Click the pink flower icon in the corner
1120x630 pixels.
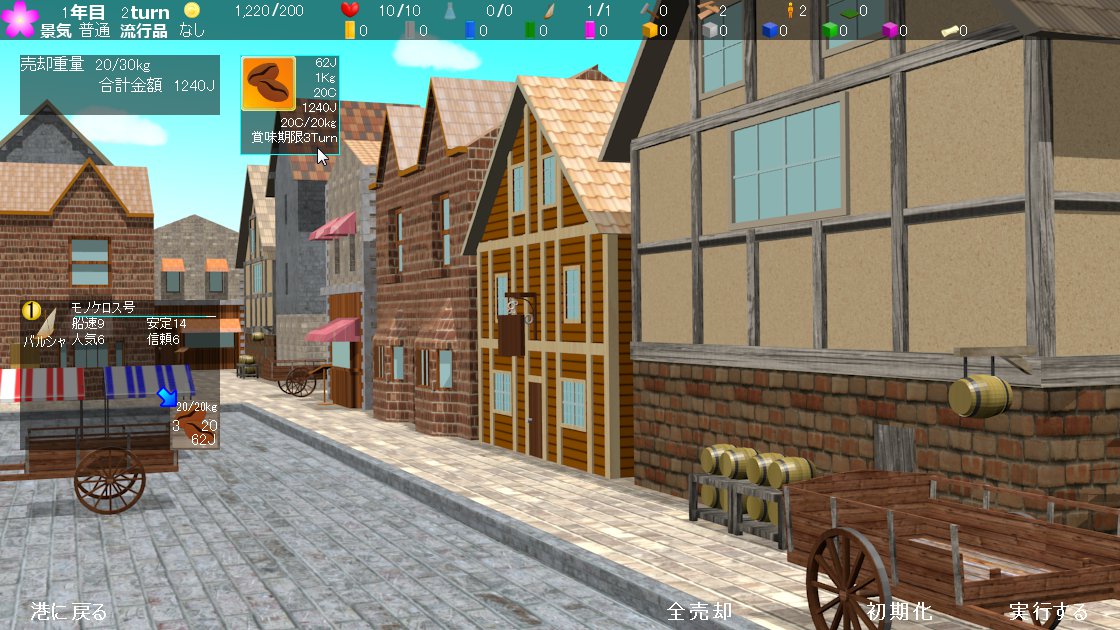click(18, 19)
